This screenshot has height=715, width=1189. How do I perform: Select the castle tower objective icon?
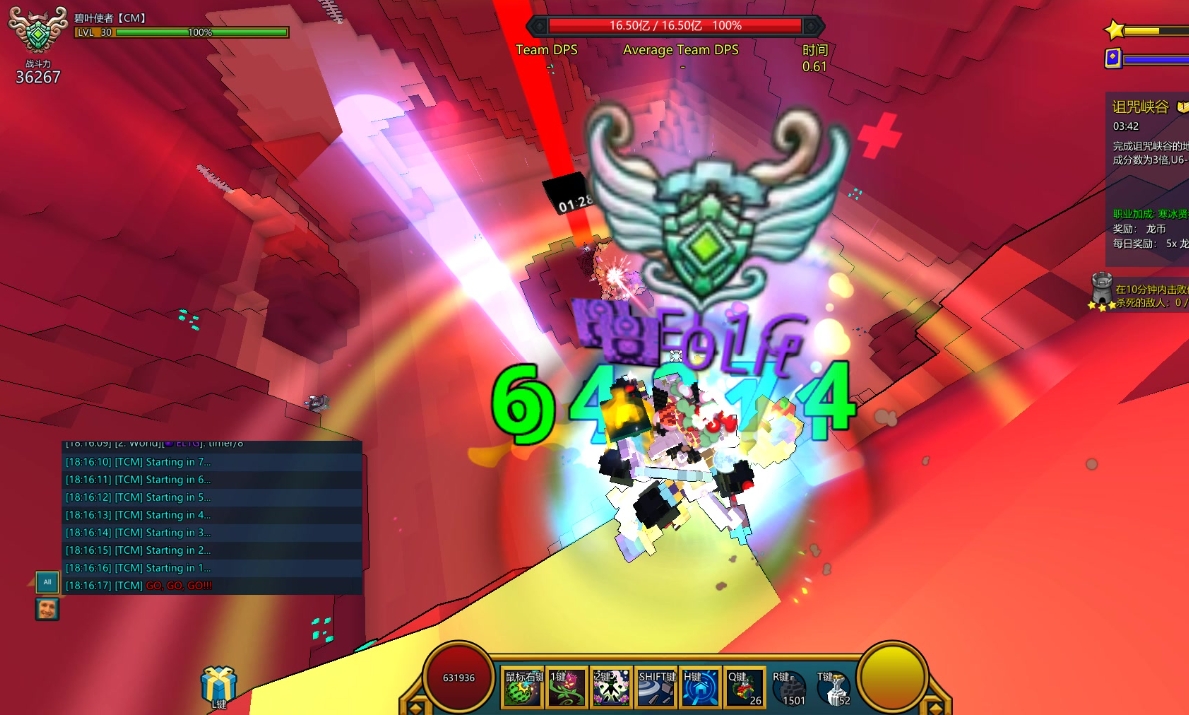point(1101,289)
